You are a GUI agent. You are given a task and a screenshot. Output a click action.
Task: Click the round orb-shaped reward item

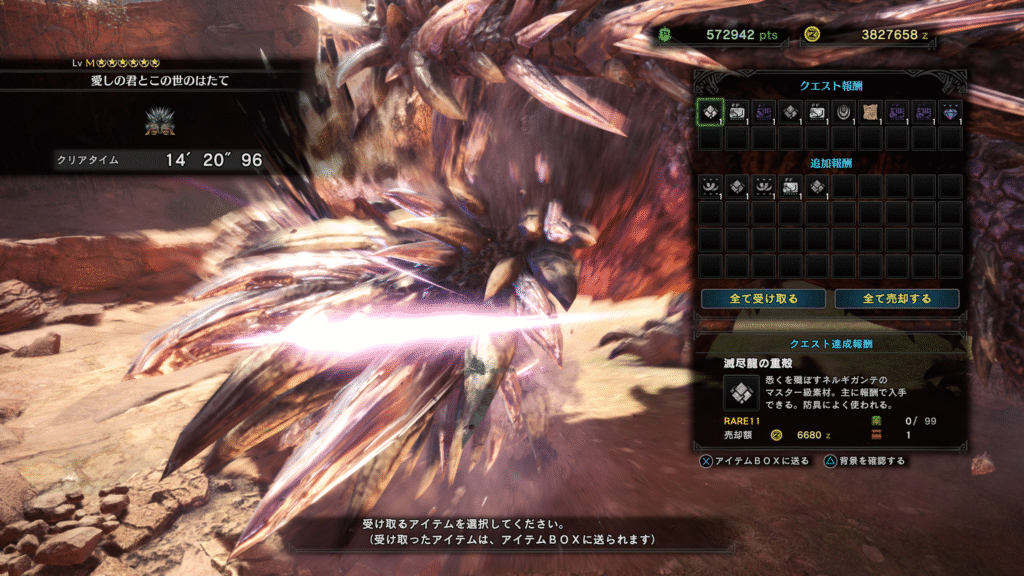[x=843, y=112]
